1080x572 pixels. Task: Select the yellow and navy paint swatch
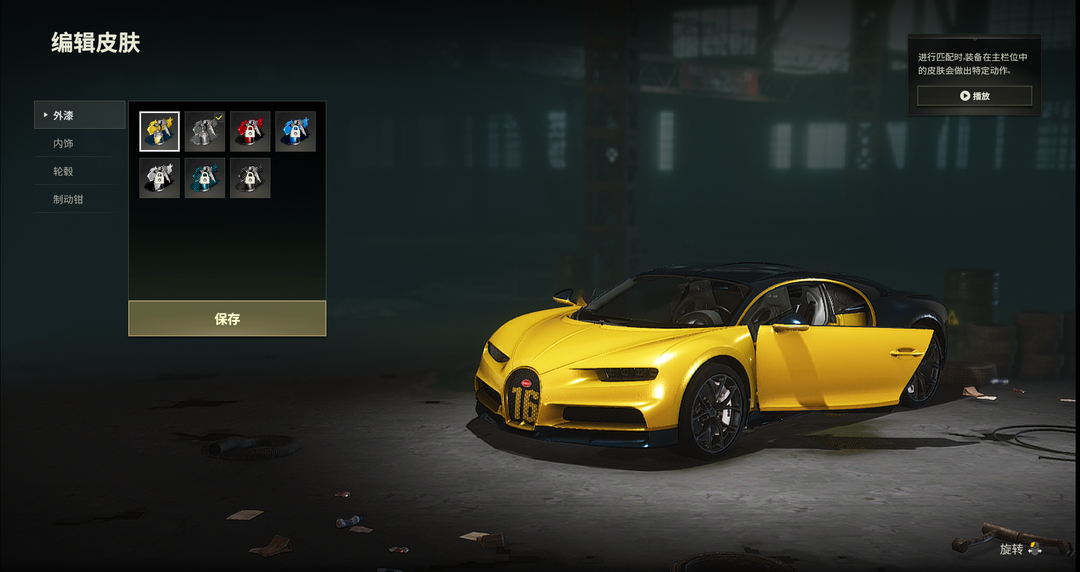click(x=160, y=132)
